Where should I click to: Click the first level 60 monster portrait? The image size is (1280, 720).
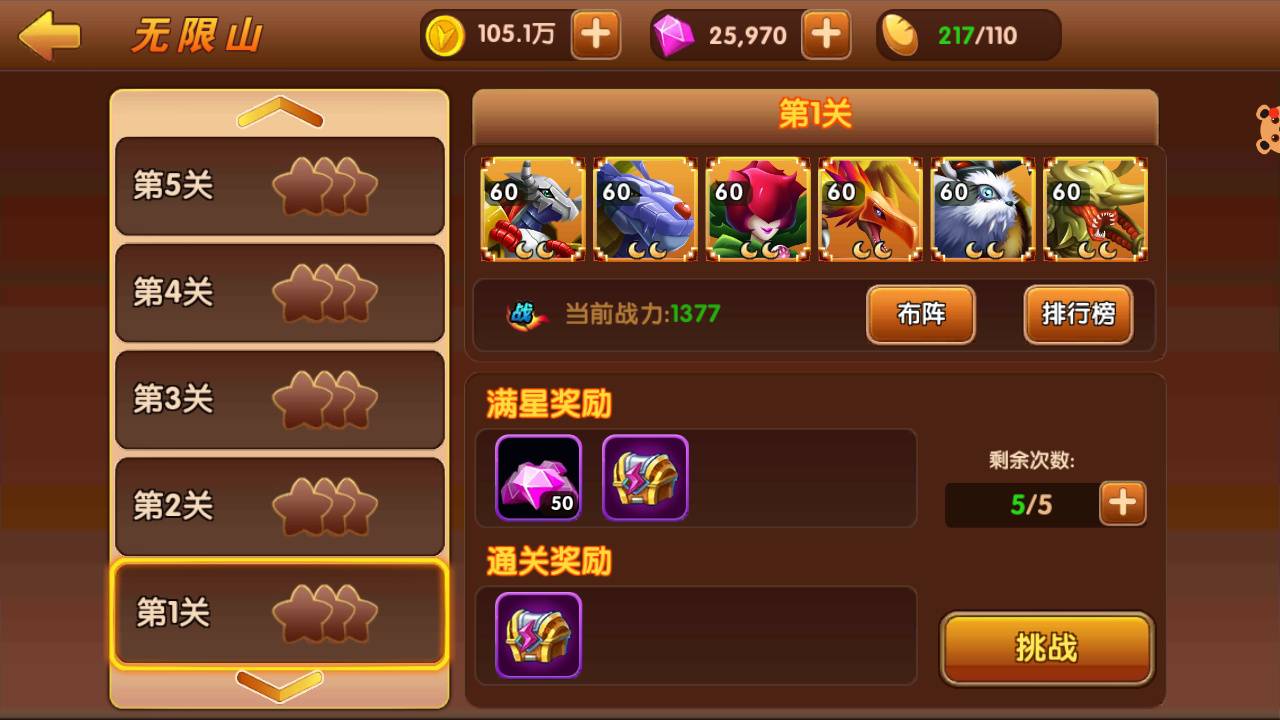533,209
